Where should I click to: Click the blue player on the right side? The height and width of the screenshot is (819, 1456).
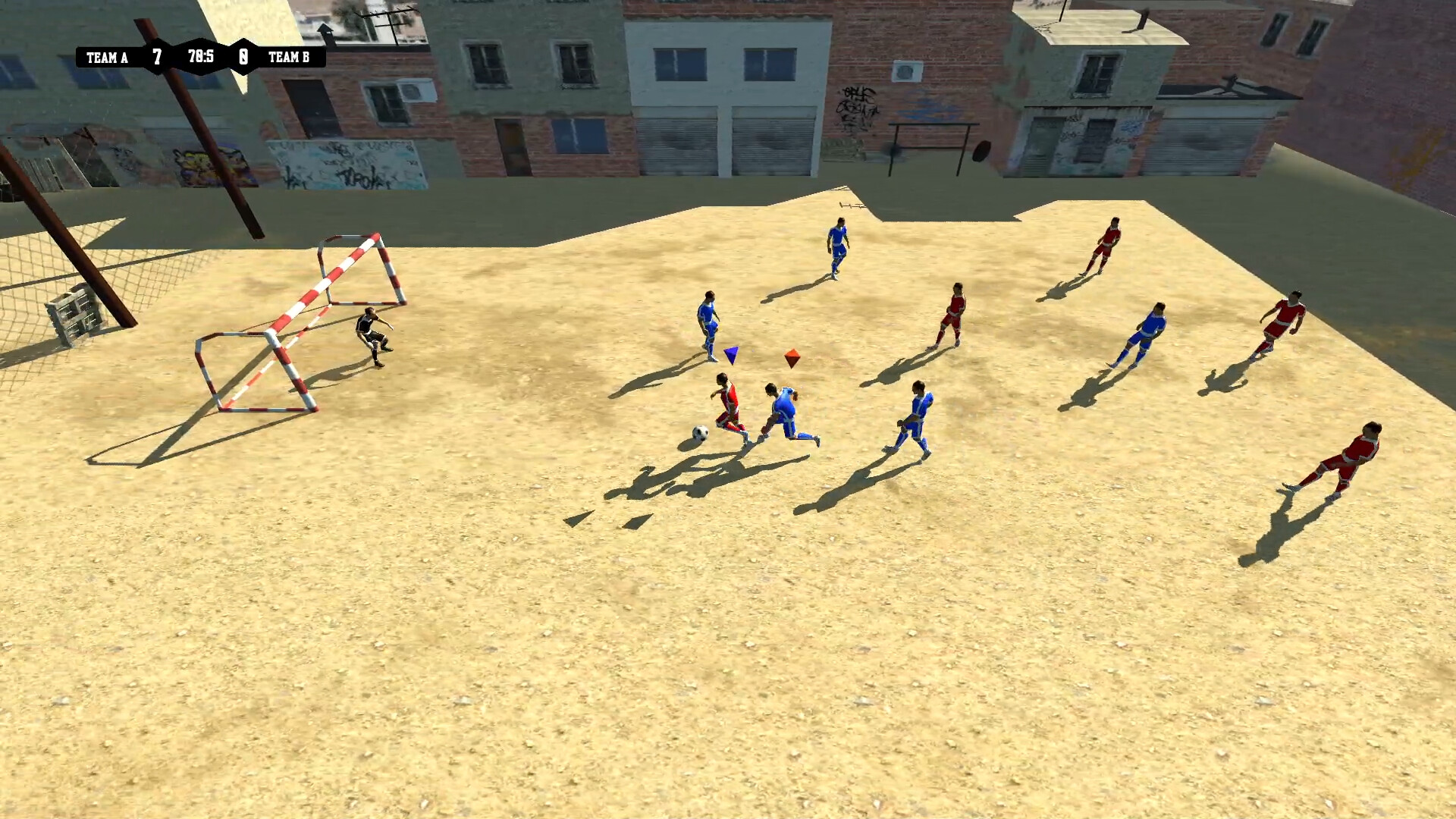(1151, 334)
